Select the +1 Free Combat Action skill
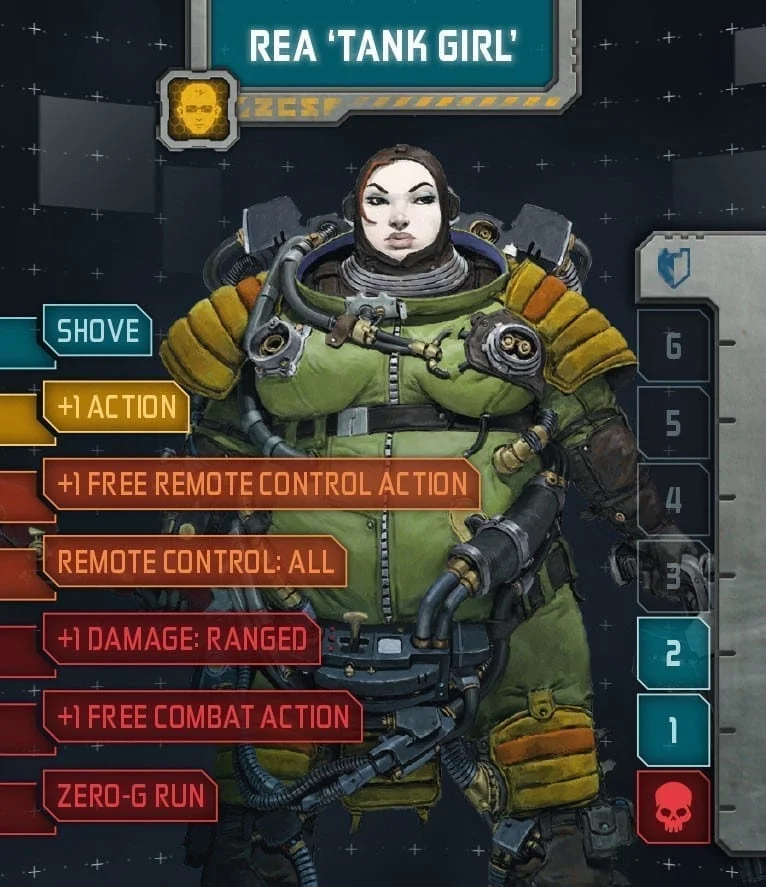766x887 pixels. tap(202, 717)
